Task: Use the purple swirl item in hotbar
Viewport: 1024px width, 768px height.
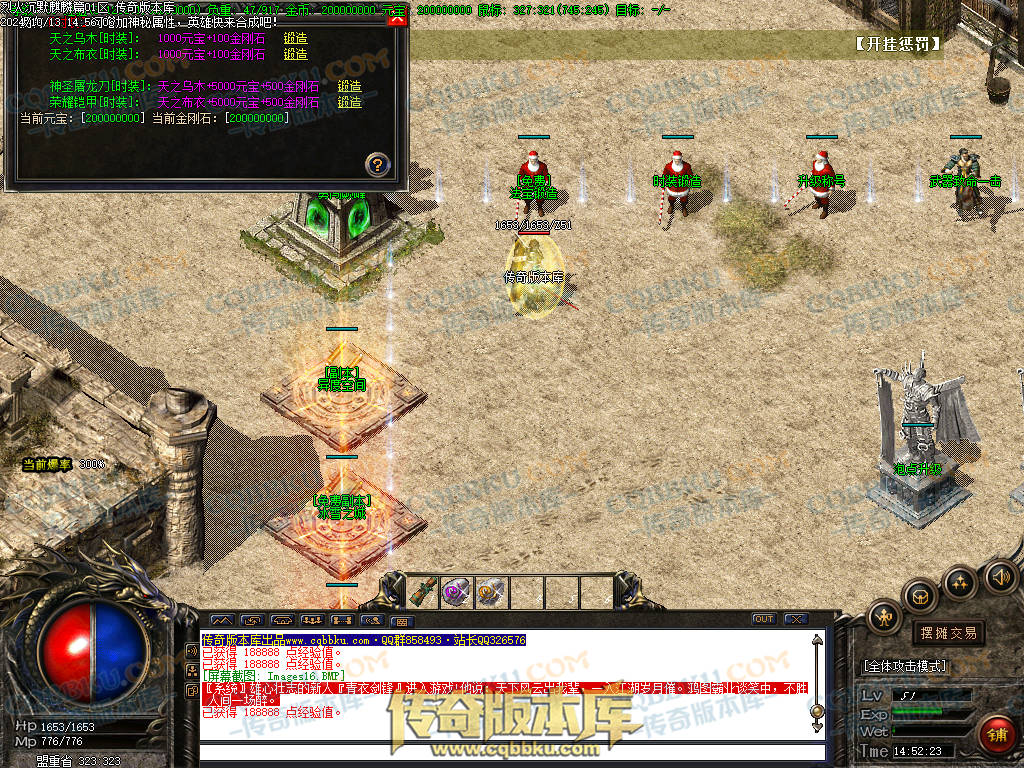Action: (457, 591)
